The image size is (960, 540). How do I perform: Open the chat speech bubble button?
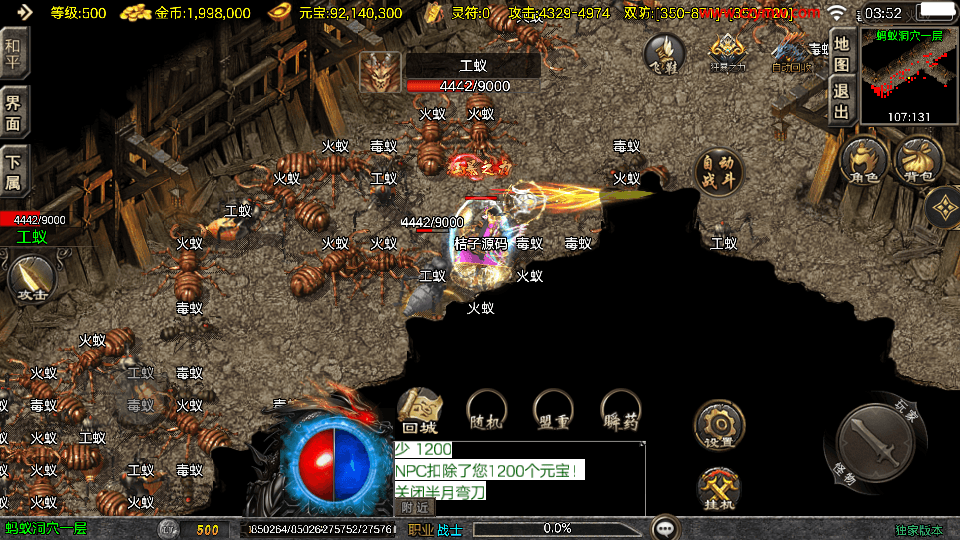pyautogui.click(x=664, y=528)
